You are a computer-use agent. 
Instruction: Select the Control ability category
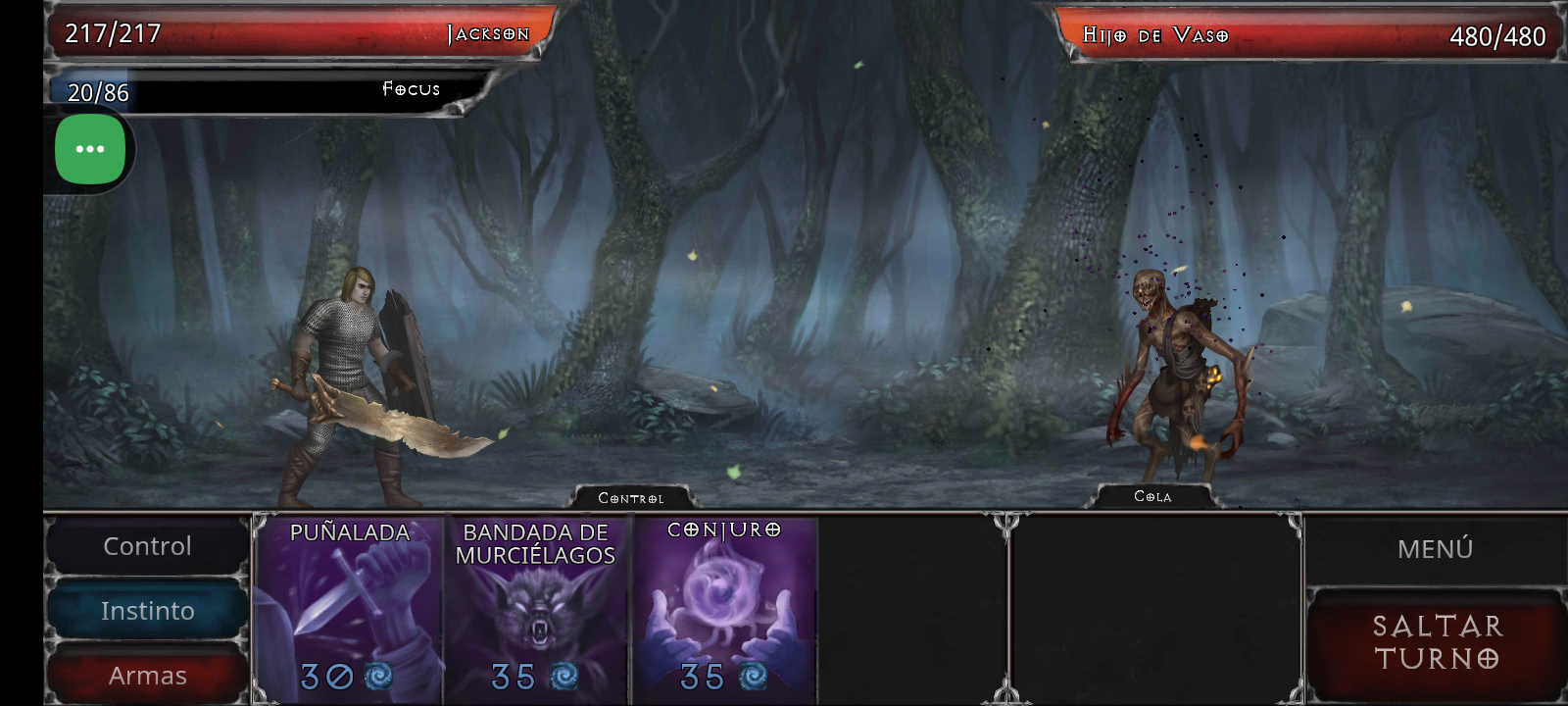pyautogui.click(x=147, y=545)
